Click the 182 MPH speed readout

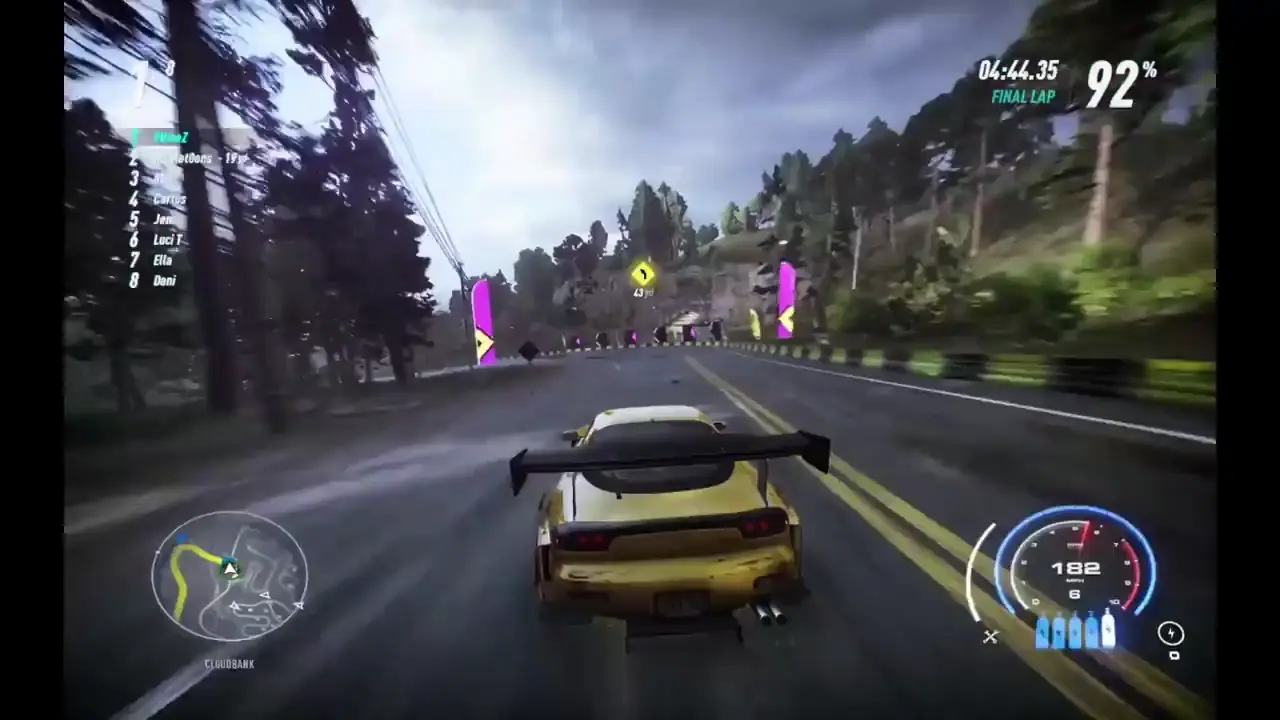(1075, 568)
